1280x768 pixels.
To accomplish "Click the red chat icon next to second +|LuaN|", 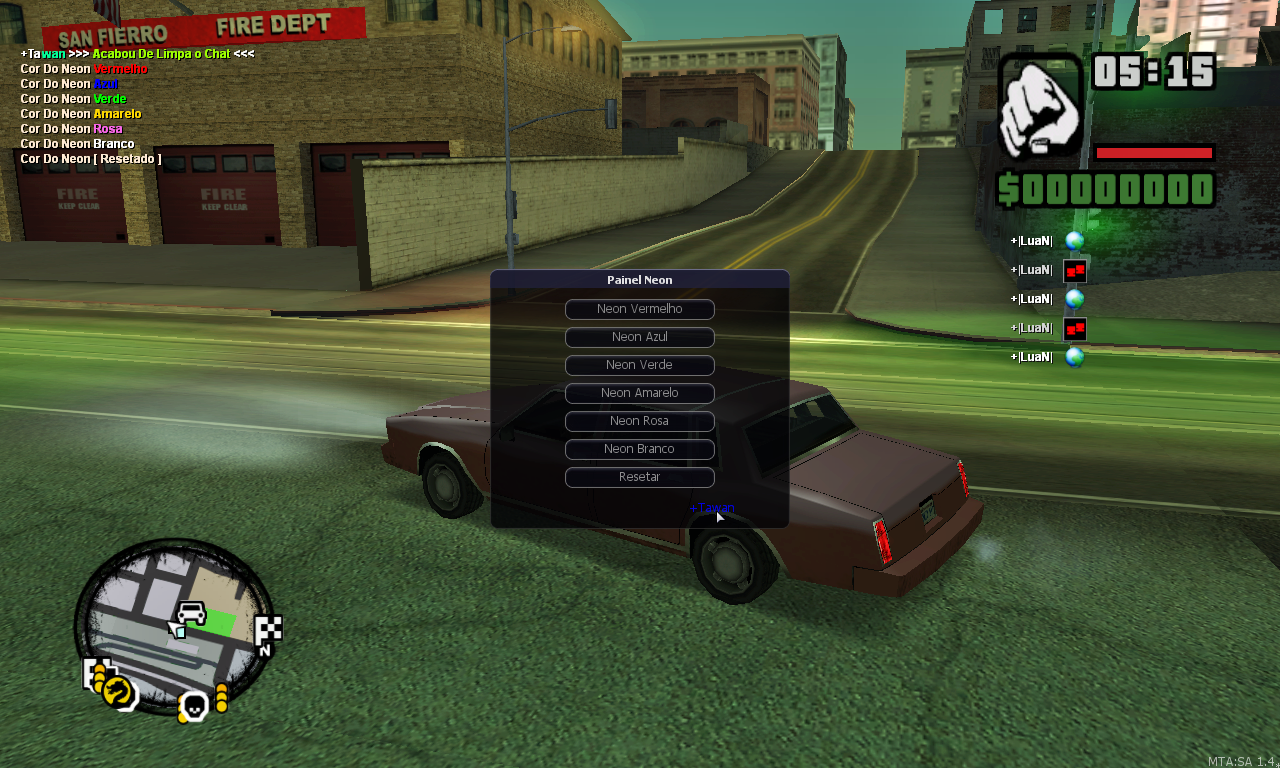I will (x=1074, y=269).
